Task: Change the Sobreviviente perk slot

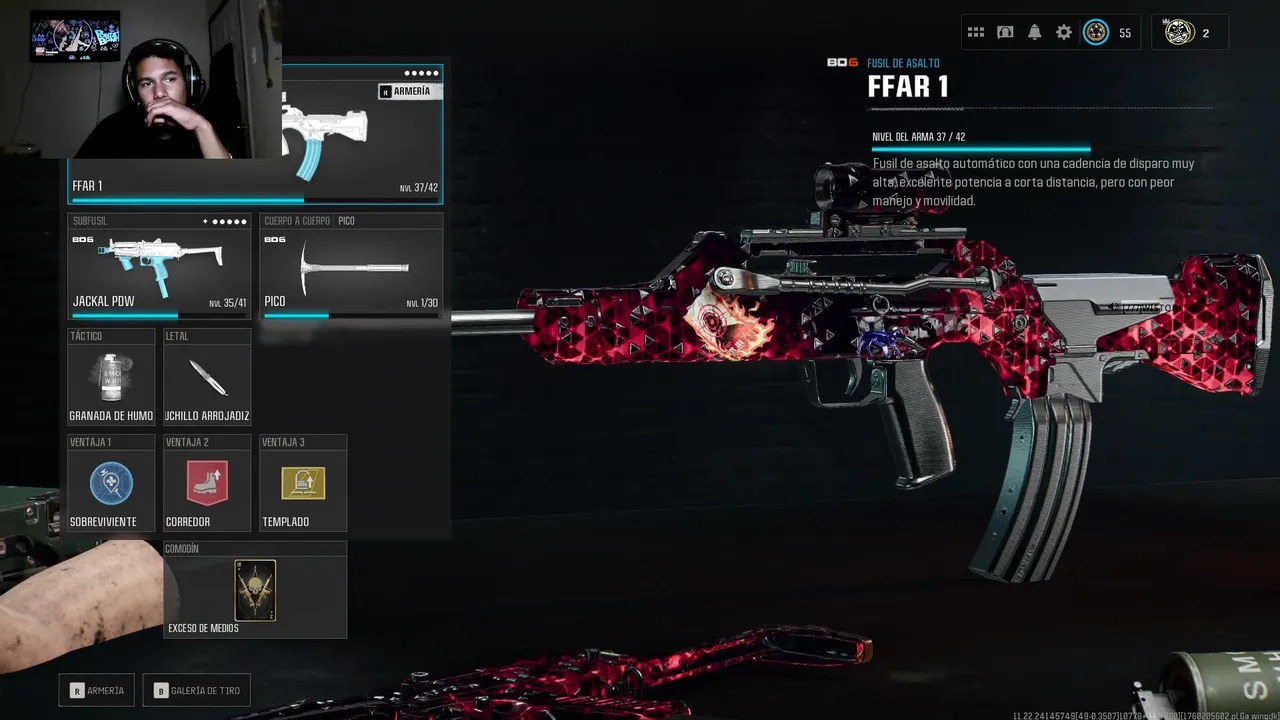Action: pos(111,484)
